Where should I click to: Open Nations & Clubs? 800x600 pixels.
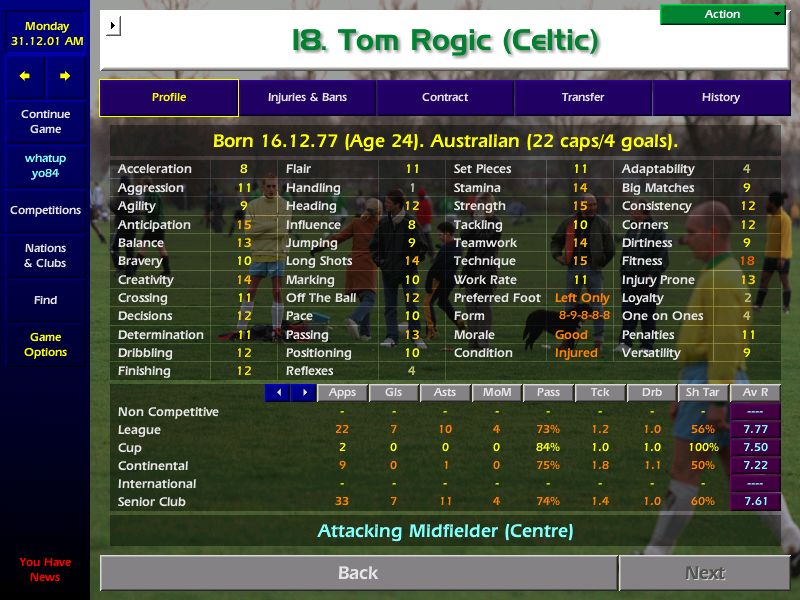pos(45,256)
